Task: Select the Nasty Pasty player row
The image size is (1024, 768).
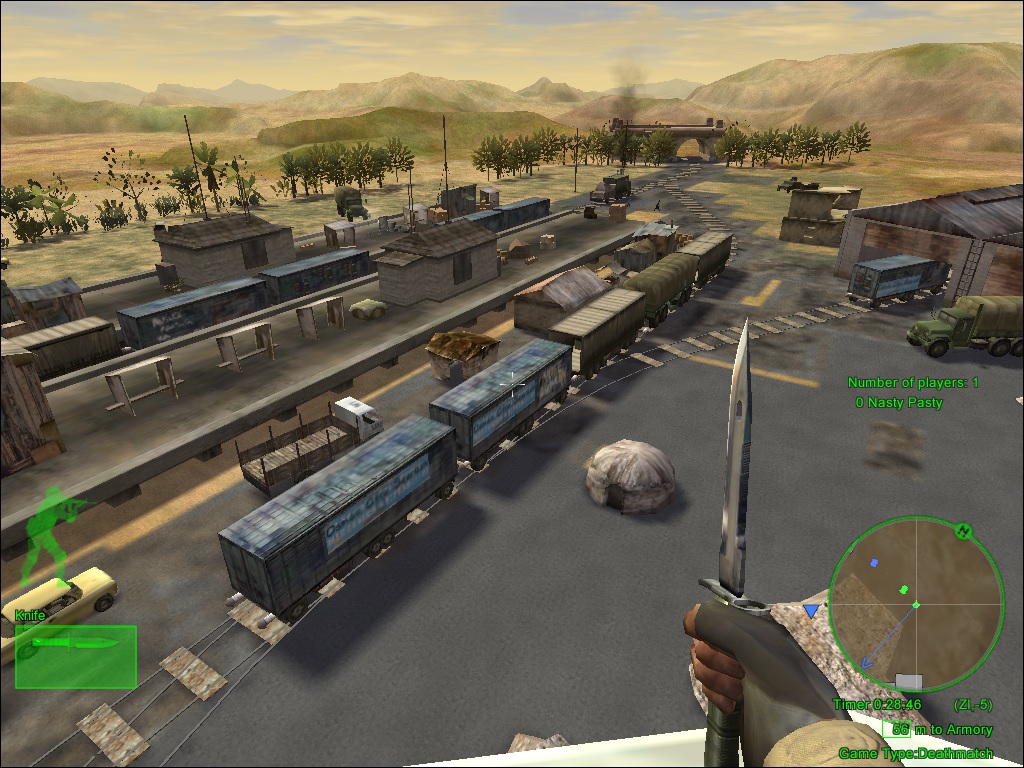Action: [899, 402]
